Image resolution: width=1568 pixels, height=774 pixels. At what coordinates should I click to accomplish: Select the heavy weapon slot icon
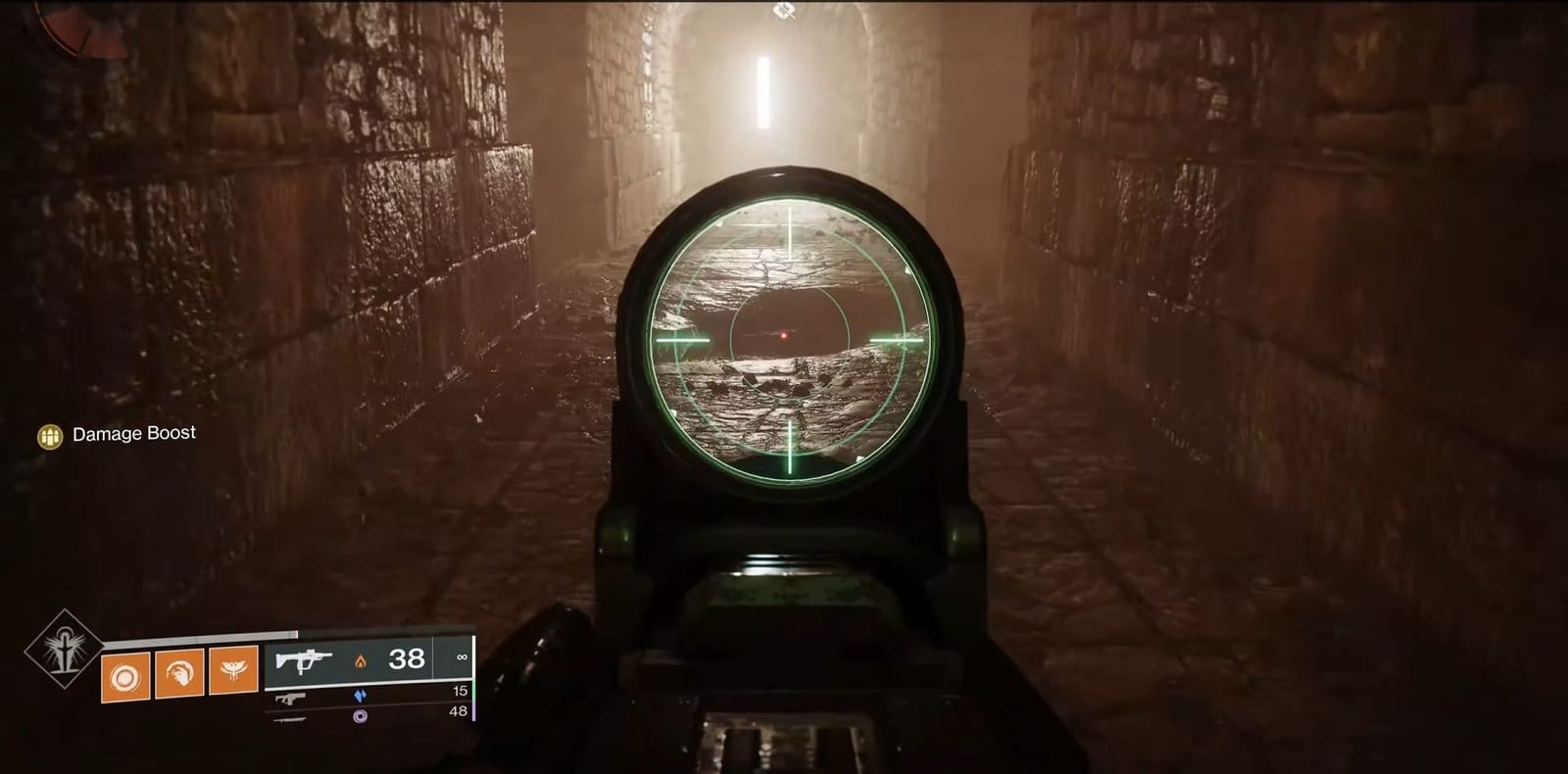click(290, 720)
